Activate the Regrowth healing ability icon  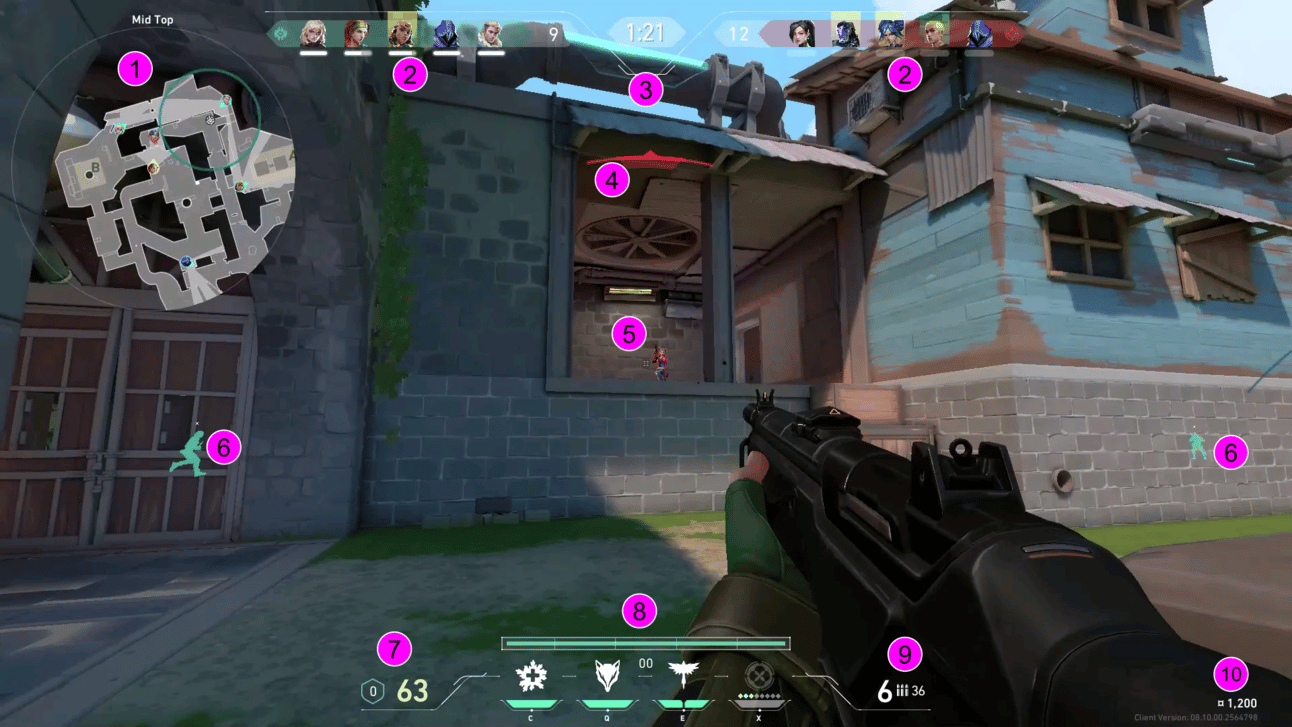(x=530, y=677)
